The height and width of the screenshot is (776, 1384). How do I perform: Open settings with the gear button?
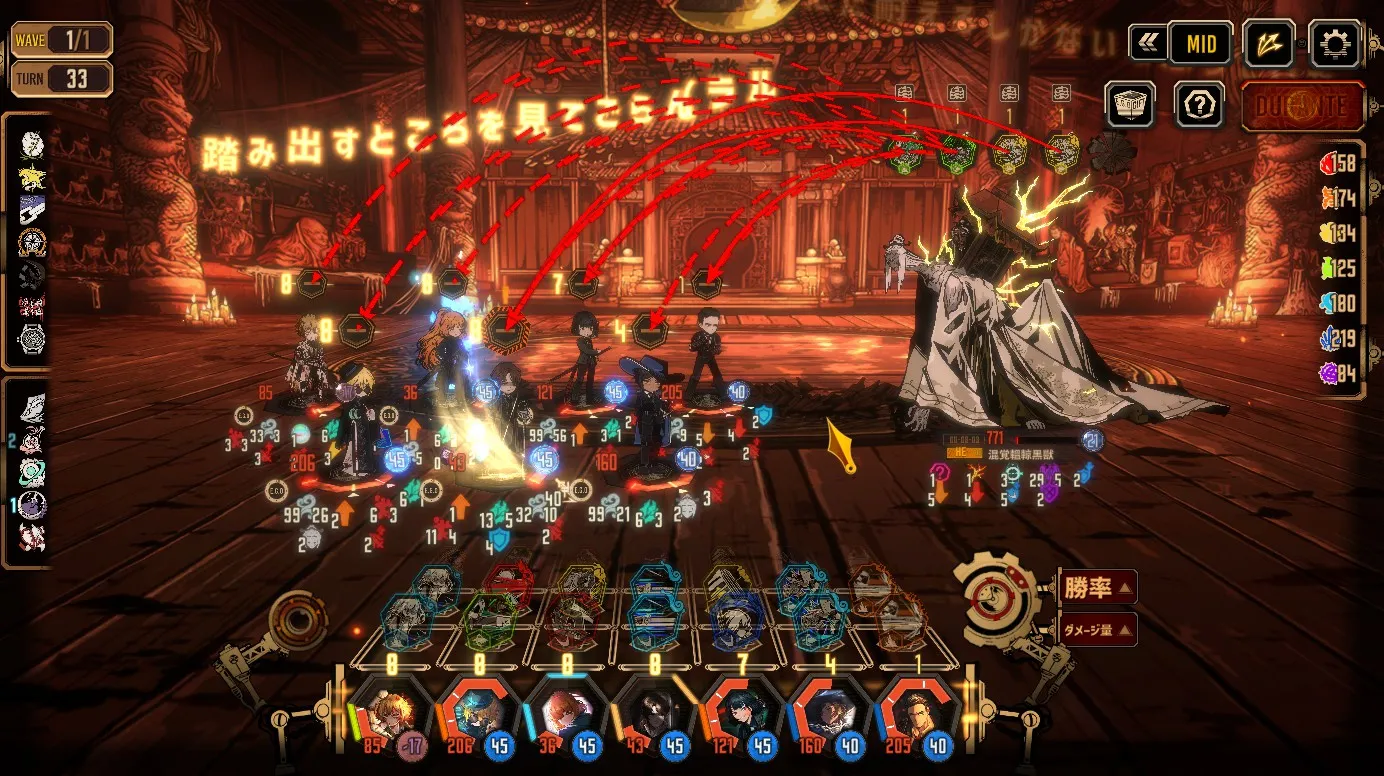[x=1334, y=44]
